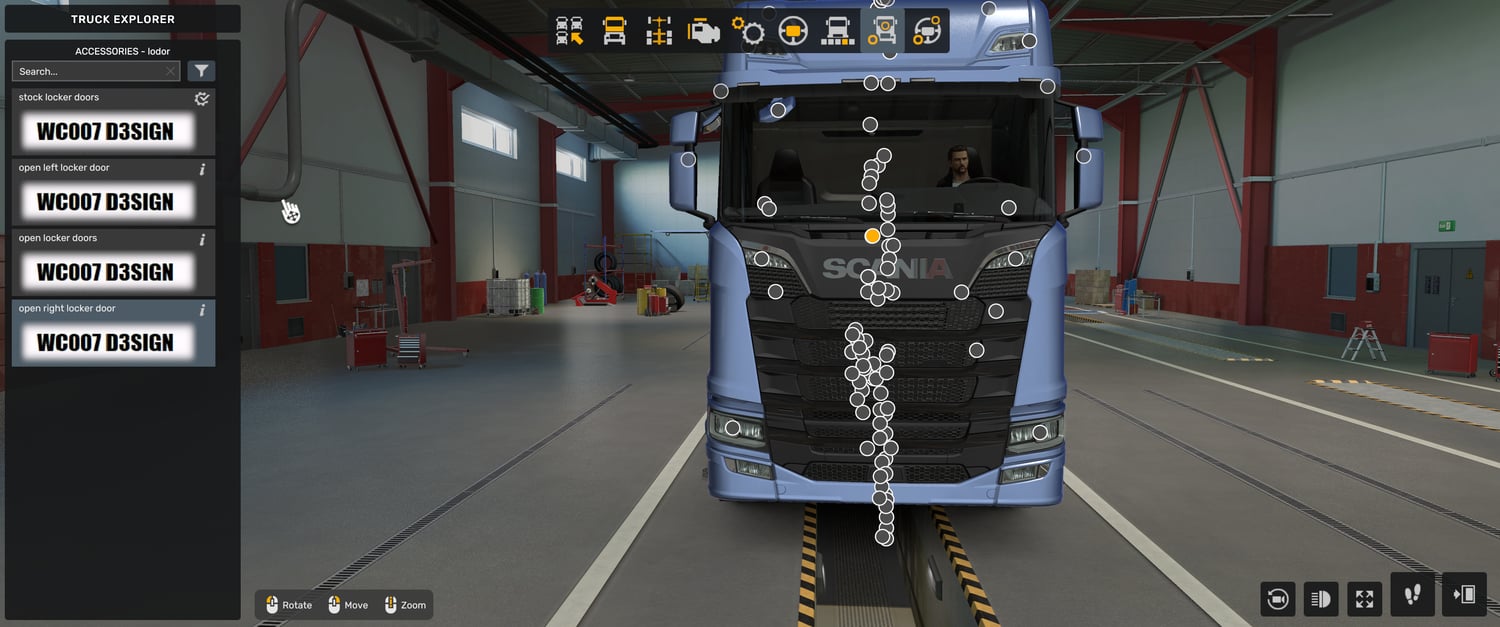The height and width of the screenshot is (627, 1500).
Task: Show the engine category
Action: [704, 32]
